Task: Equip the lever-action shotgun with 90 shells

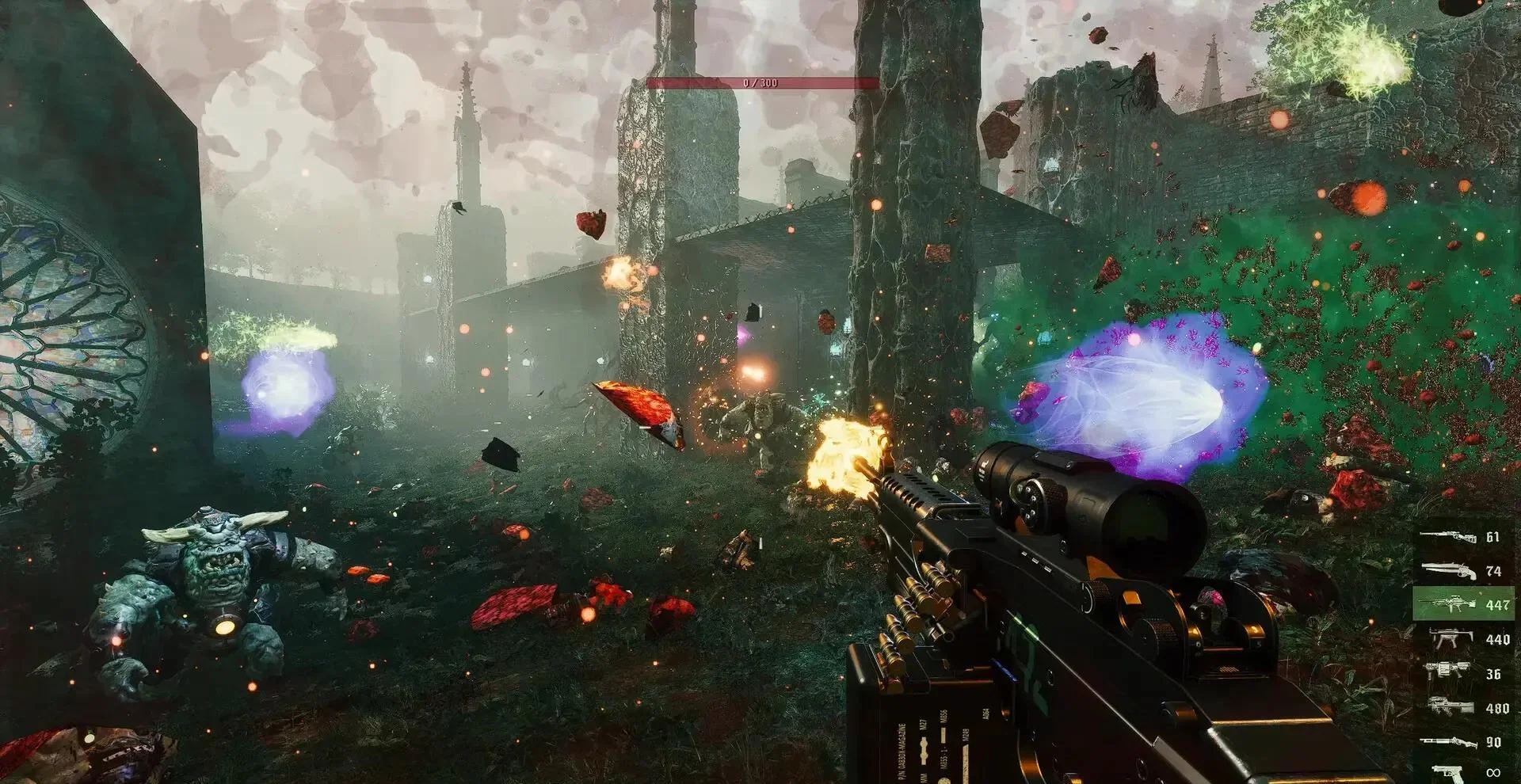Action: (1462, 742)
